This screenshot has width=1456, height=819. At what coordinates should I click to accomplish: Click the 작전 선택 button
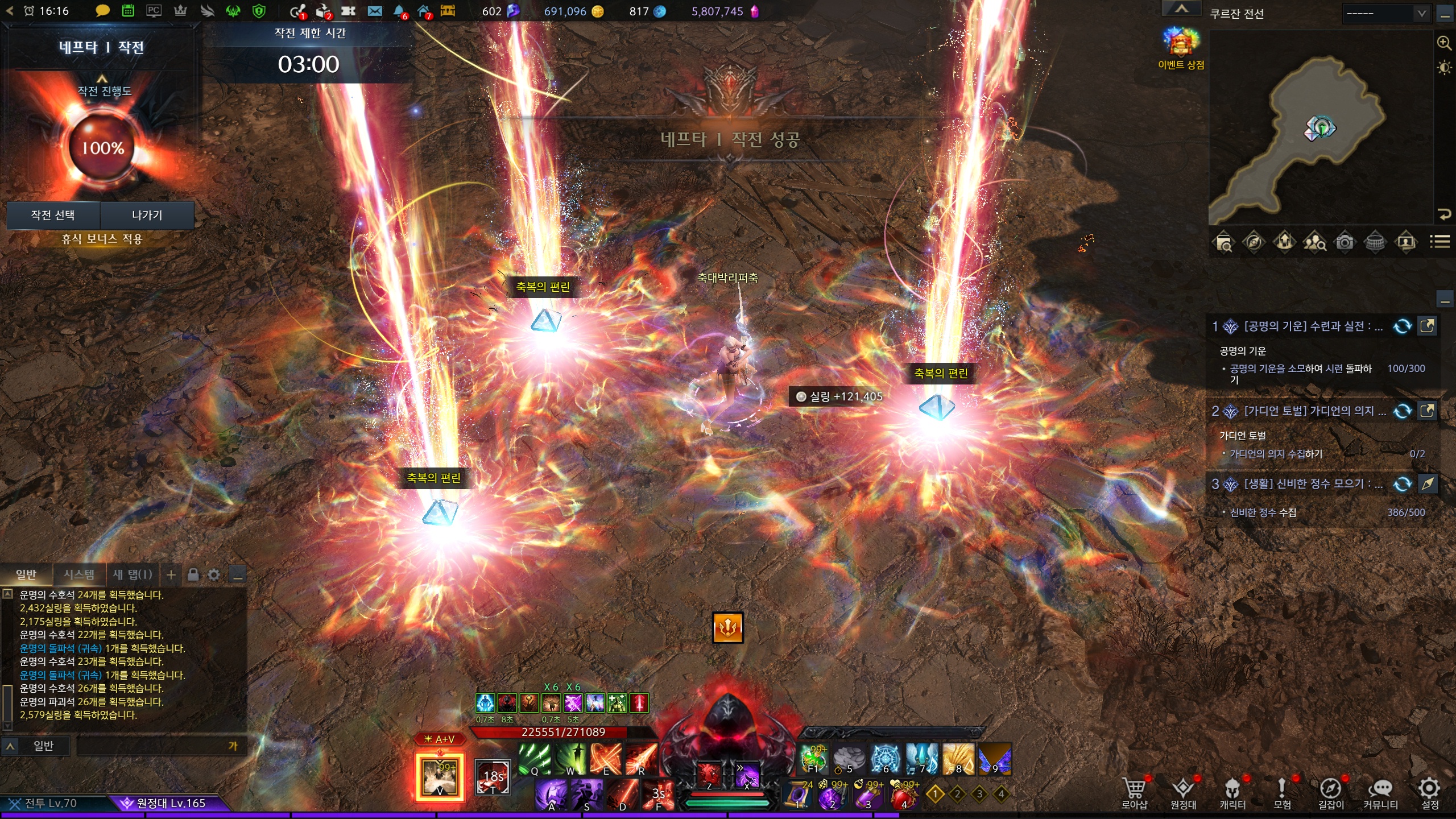click(53, 215)
